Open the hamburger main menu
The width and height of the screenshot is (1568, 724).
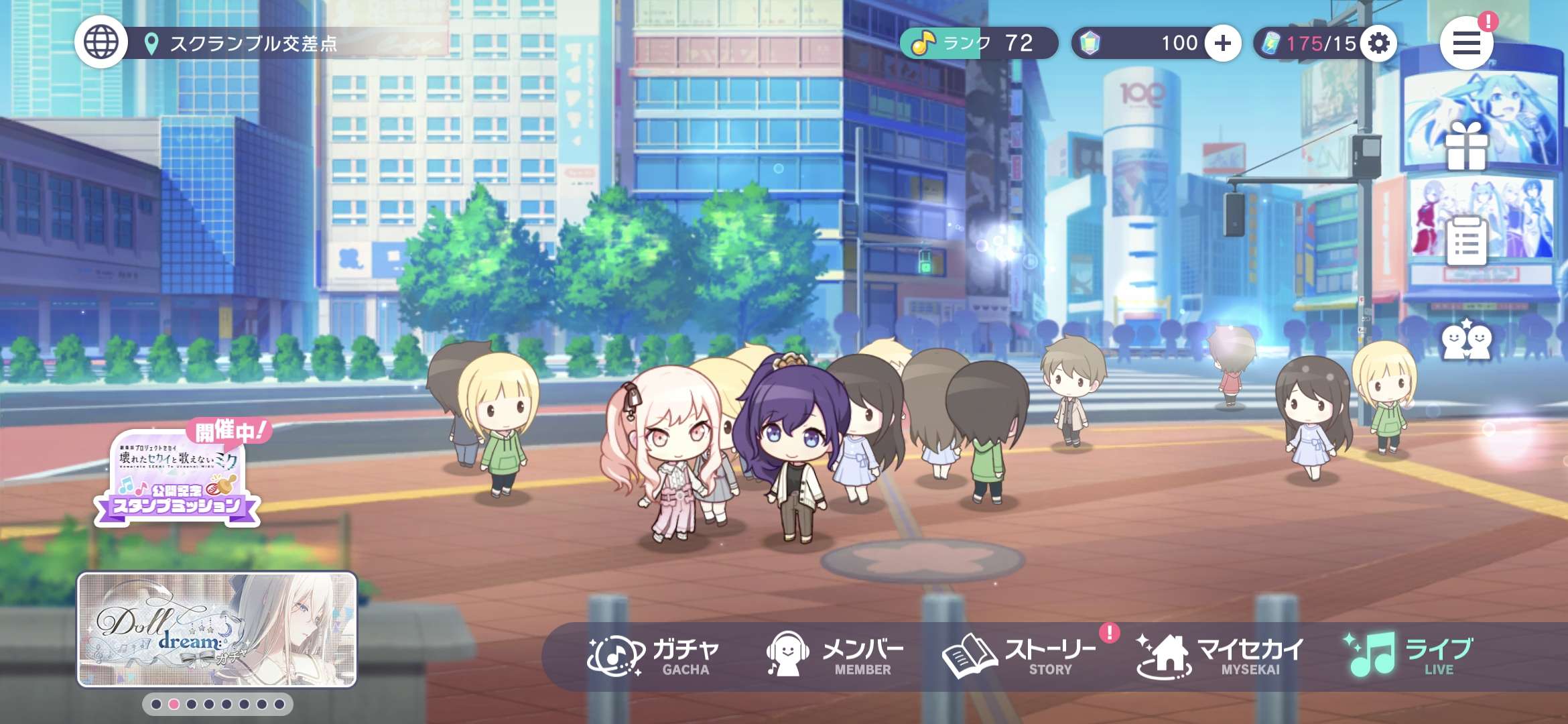click(1466, 44)
